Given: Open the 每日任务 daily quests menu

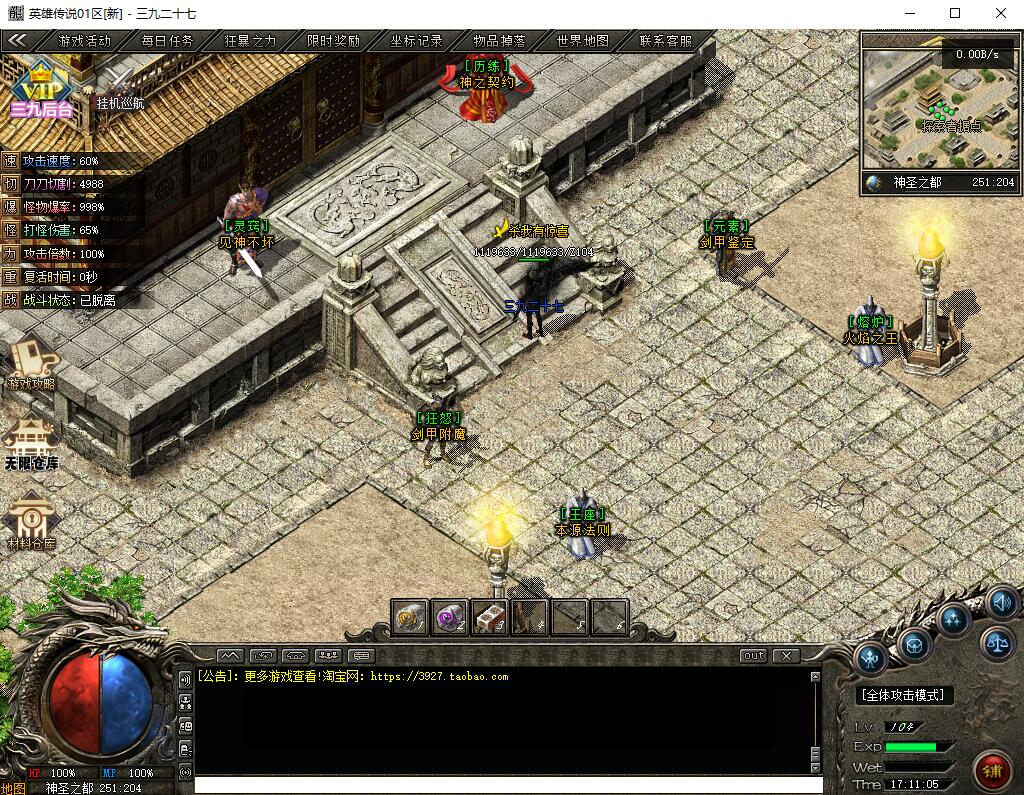Looking at the screenshot, I should point(167,41).
